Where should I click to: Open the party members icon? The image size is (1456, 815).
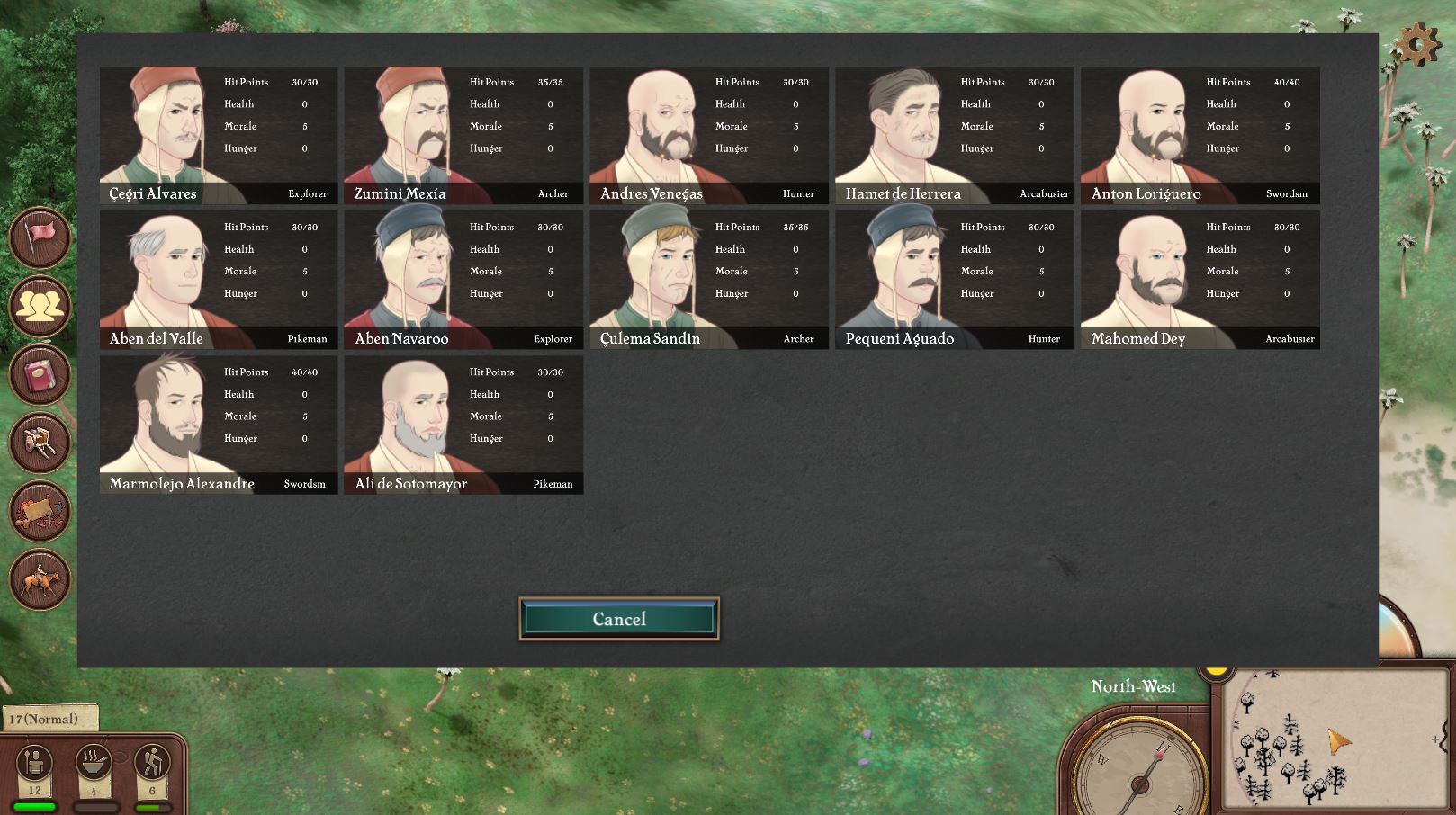40,306
